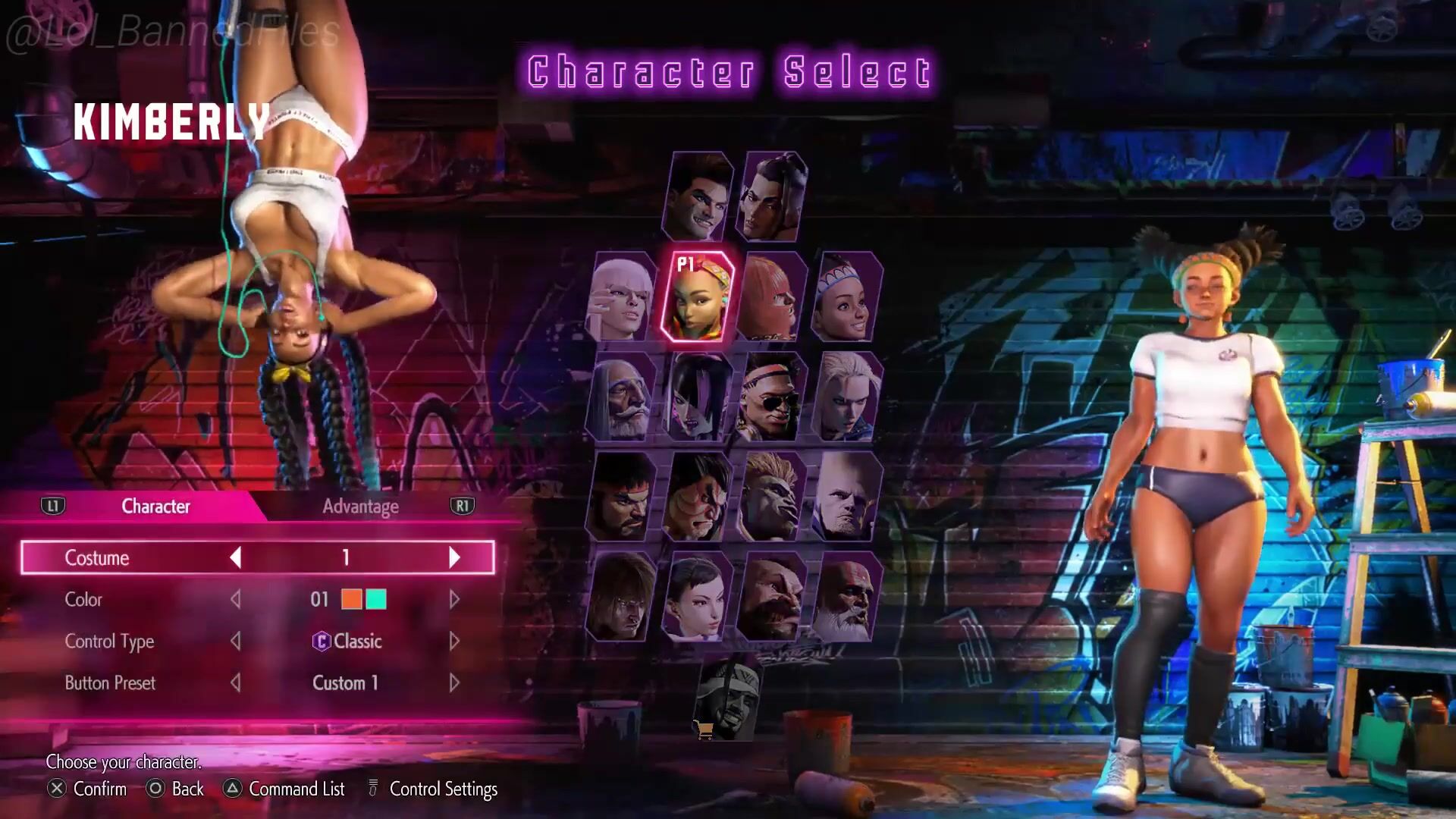Change Control Type using its right arrow
Screen dimensions: 1456x819
coord(454,642)
